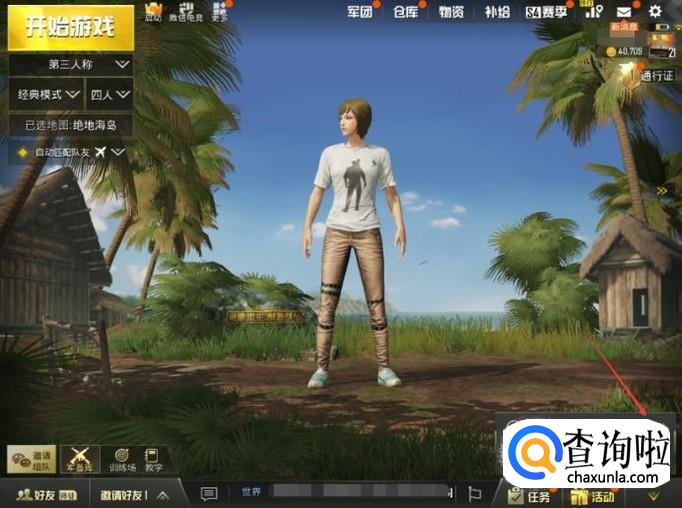The height and width of the screenshot is (508, 682).
Task: Open the mail envelope icon
Action: coord(623,12)
